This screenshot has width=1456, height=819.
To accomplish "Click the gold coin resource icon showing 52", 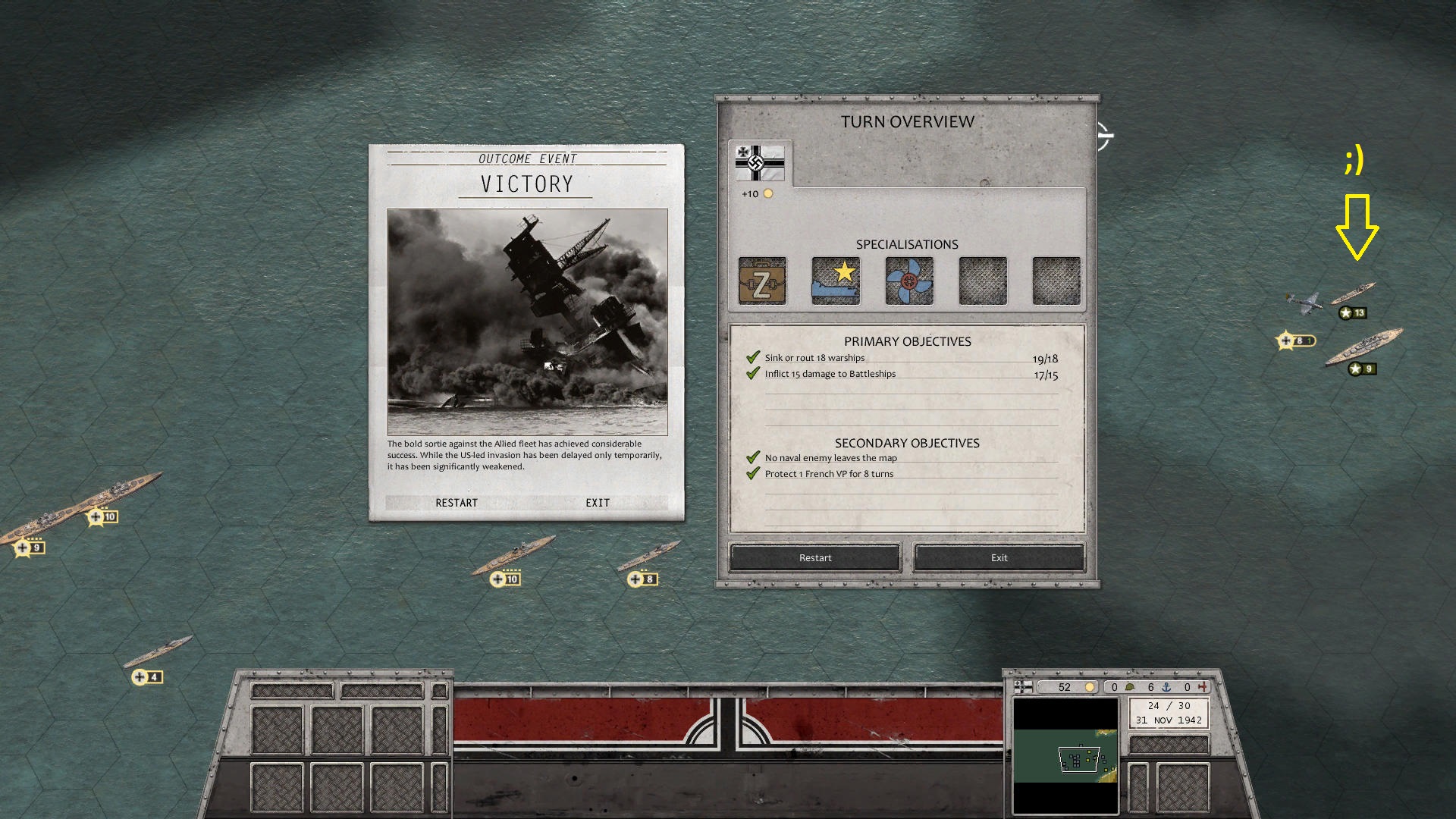I will [x=1089, y=687].
